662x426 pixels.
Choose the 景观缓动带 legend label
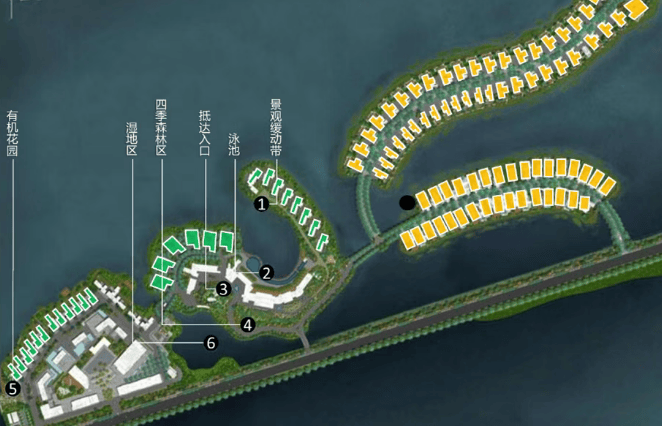[275, 128]
